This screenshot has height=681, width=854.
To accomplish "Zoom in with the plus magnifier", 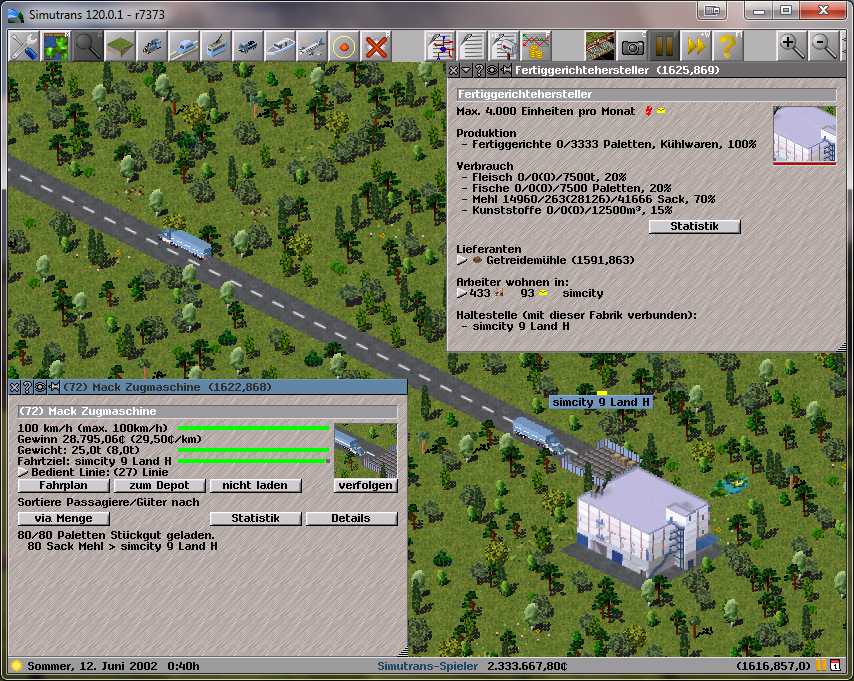I will pos(792,46).
